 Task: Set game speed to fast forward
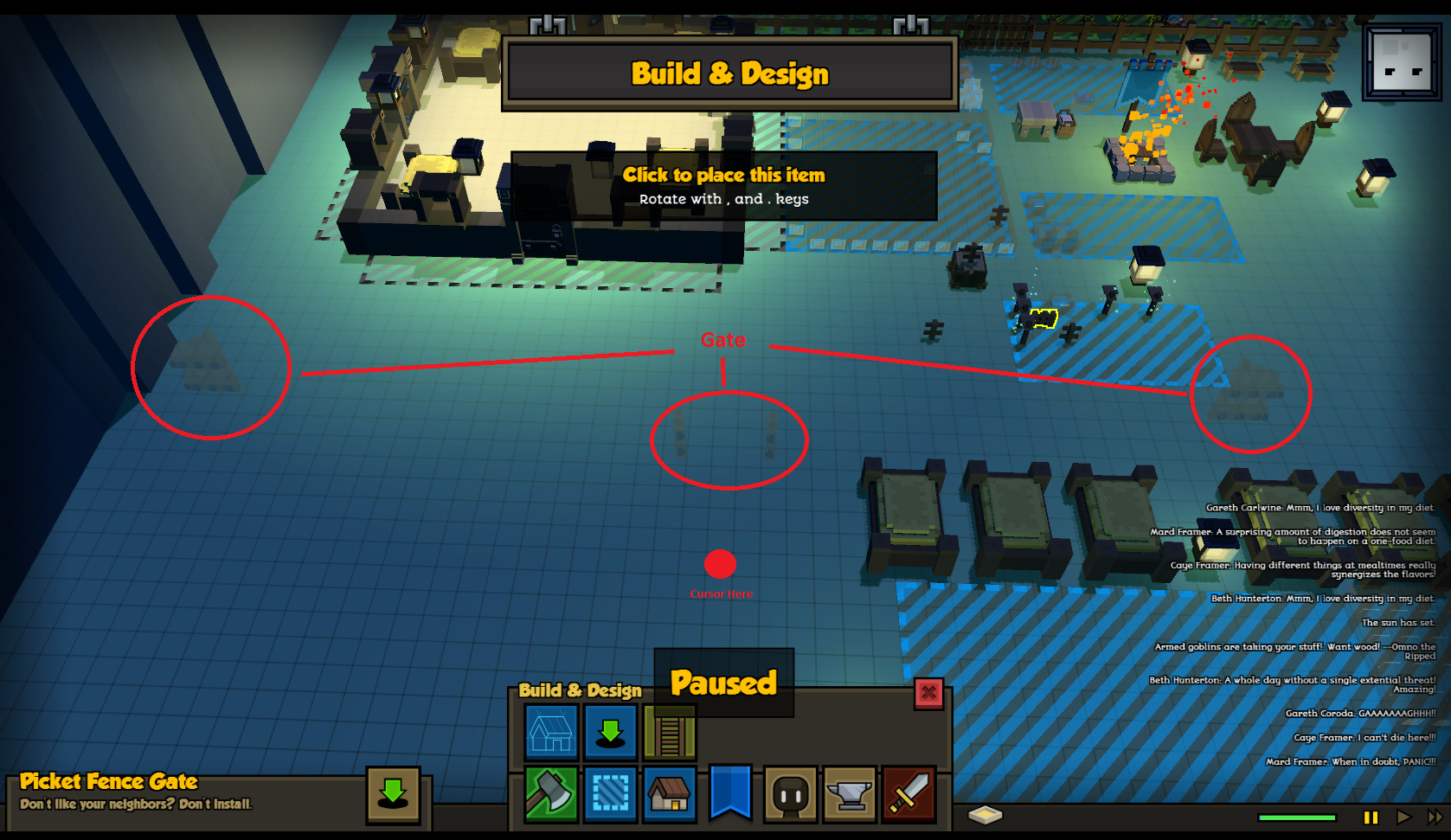tap(1434, 817)
